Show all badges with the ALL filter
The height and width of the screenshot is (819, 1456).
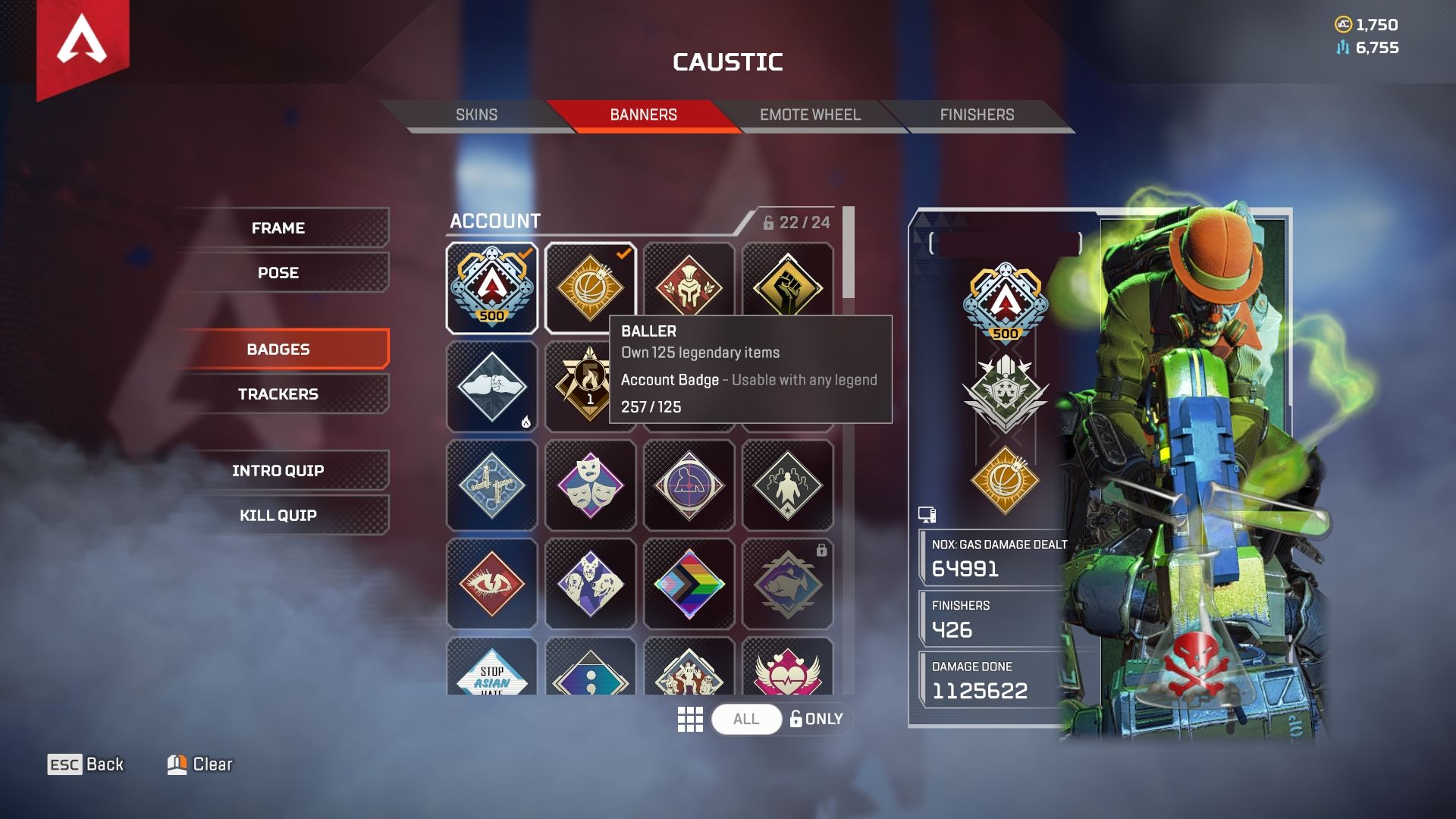tap(746, 719)
